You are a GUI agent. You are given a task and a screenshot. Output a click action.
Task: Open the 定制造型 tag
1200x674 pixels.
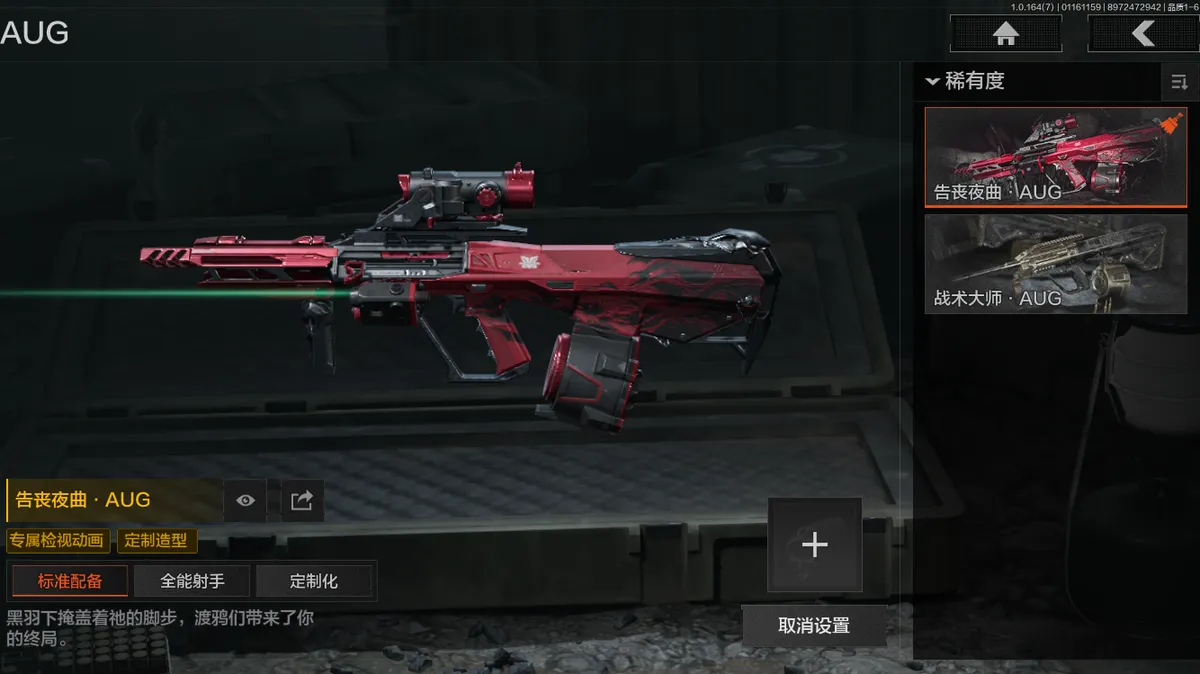point(157,541)
